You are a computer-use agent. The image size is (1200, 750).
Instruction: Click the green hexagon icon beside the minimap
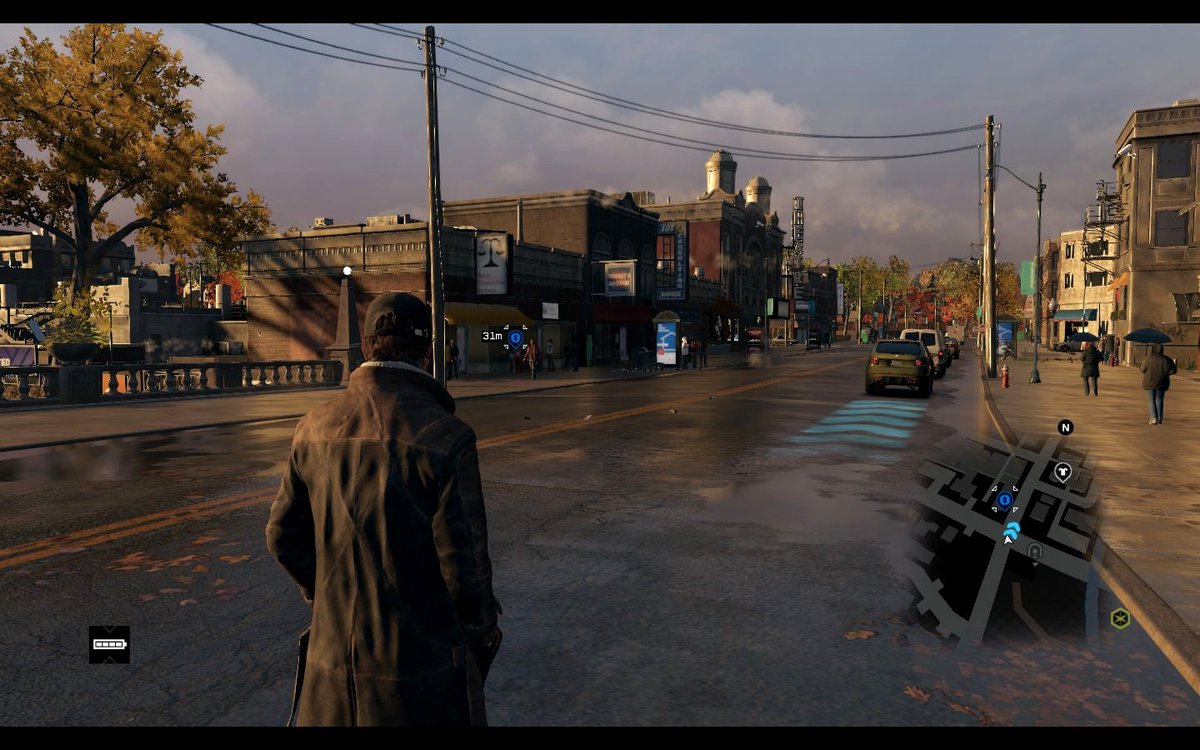point(1120,618)
